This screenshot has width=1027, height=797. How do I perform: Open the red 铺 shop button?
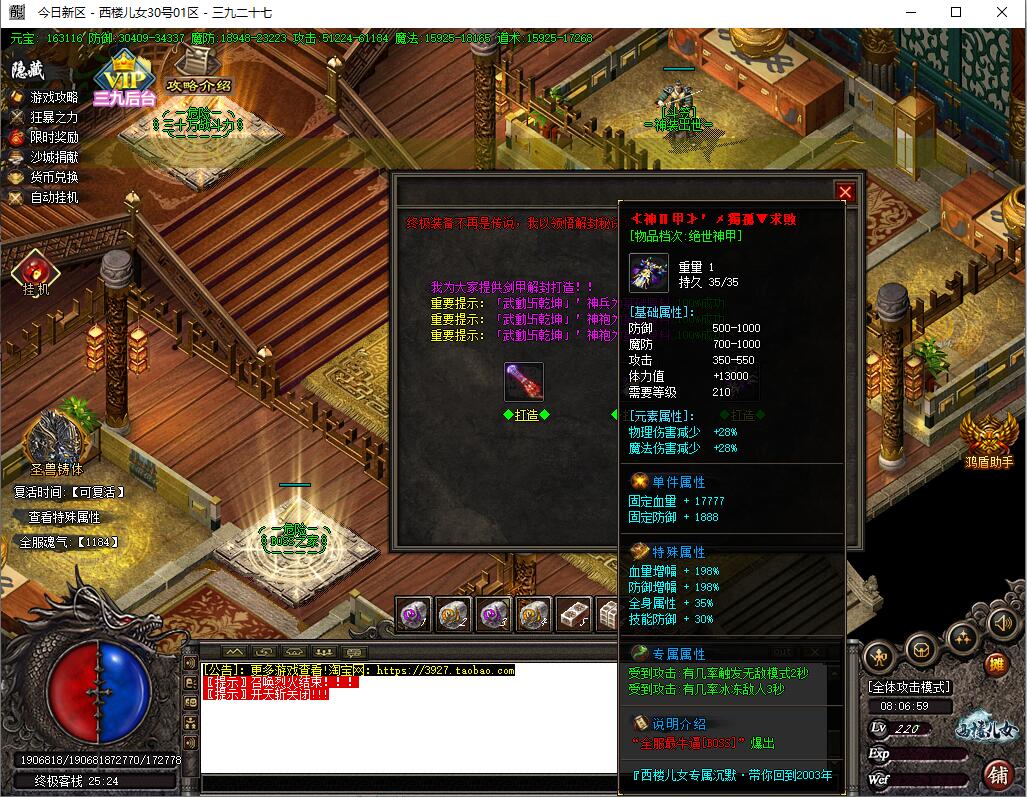point(997,773)
